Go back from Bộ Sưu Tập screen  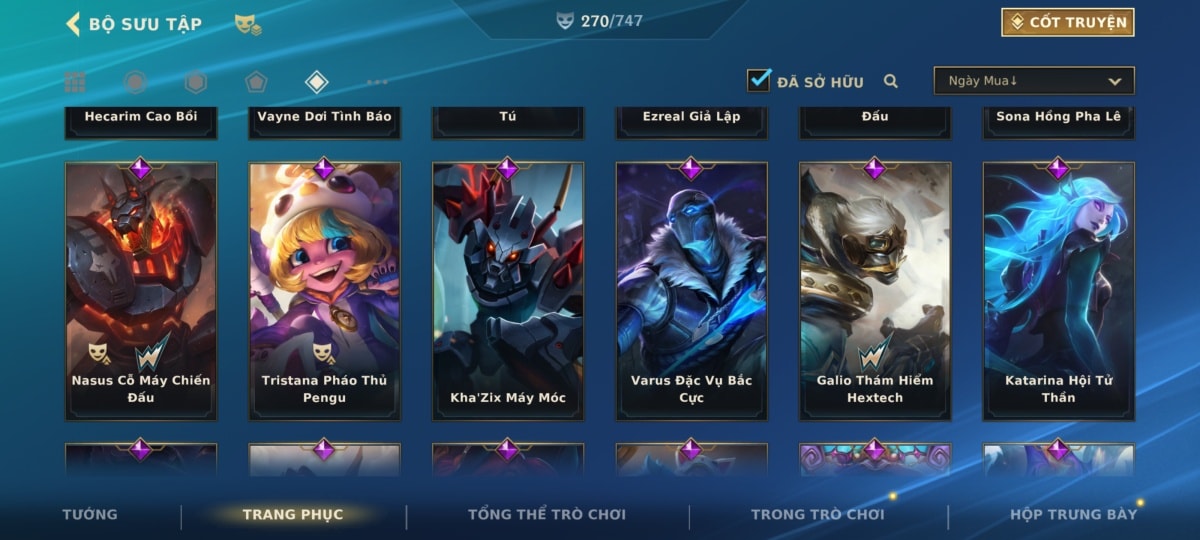point(73,23)
